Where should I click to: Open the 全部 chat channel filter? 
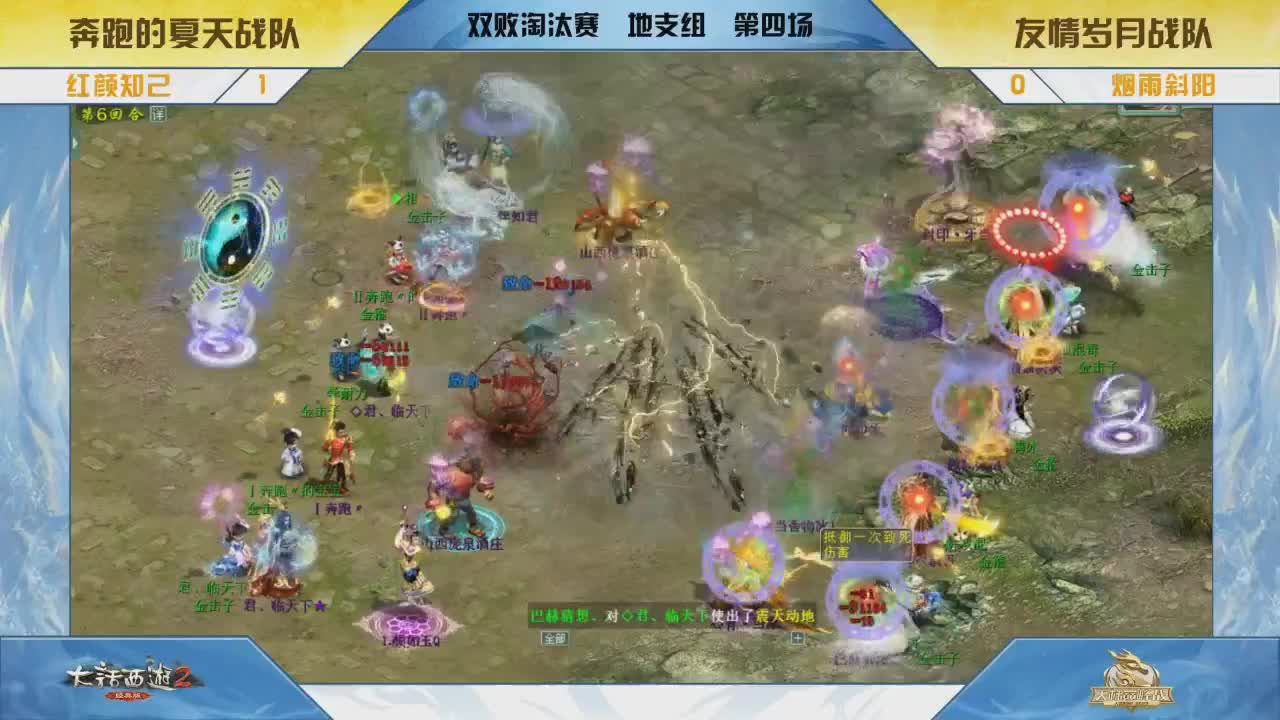coord(556,638)
